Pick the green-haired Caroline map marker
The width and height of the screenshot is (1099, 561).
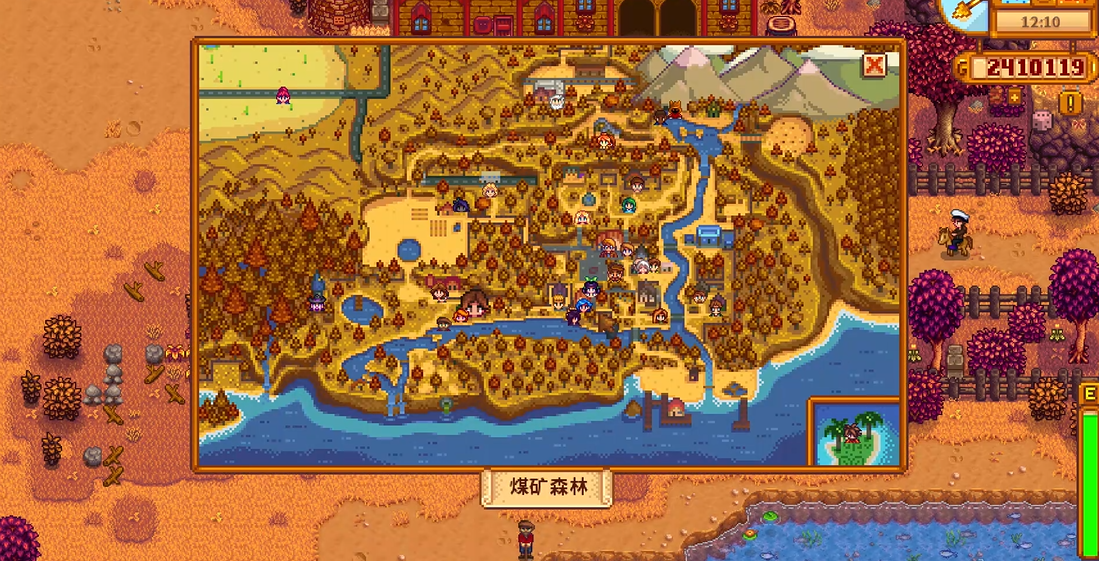[x=629, y=205]
